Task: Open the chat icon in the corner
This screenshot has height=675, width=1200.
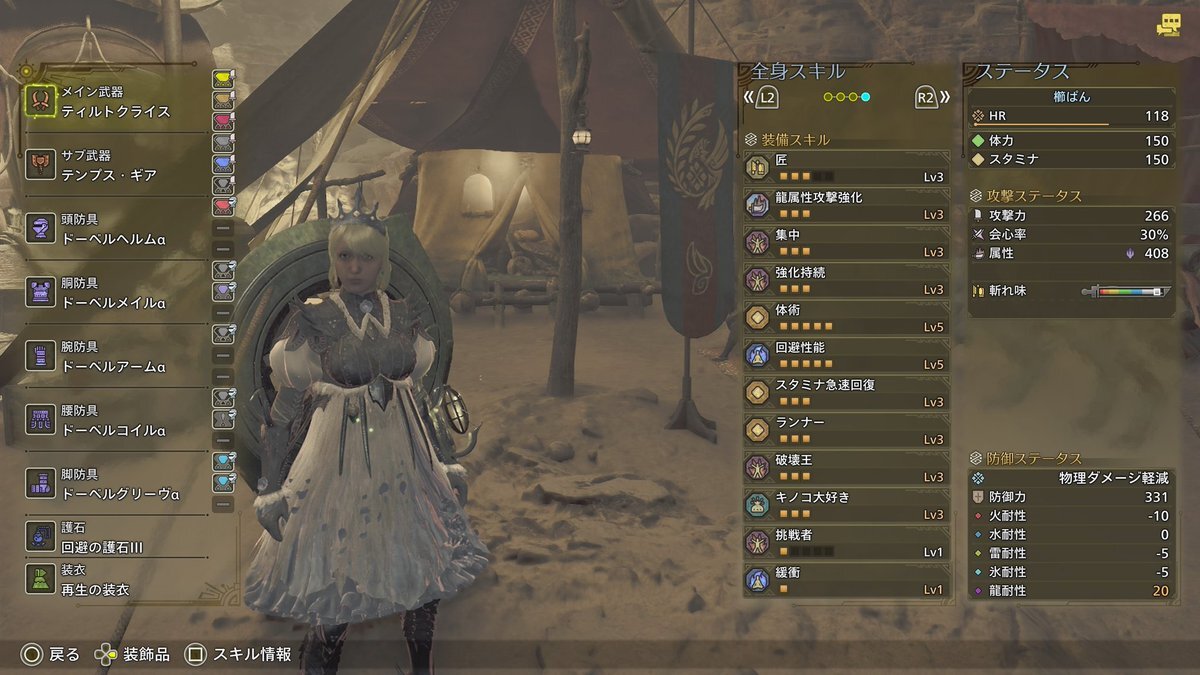Action: (1168, 27)
